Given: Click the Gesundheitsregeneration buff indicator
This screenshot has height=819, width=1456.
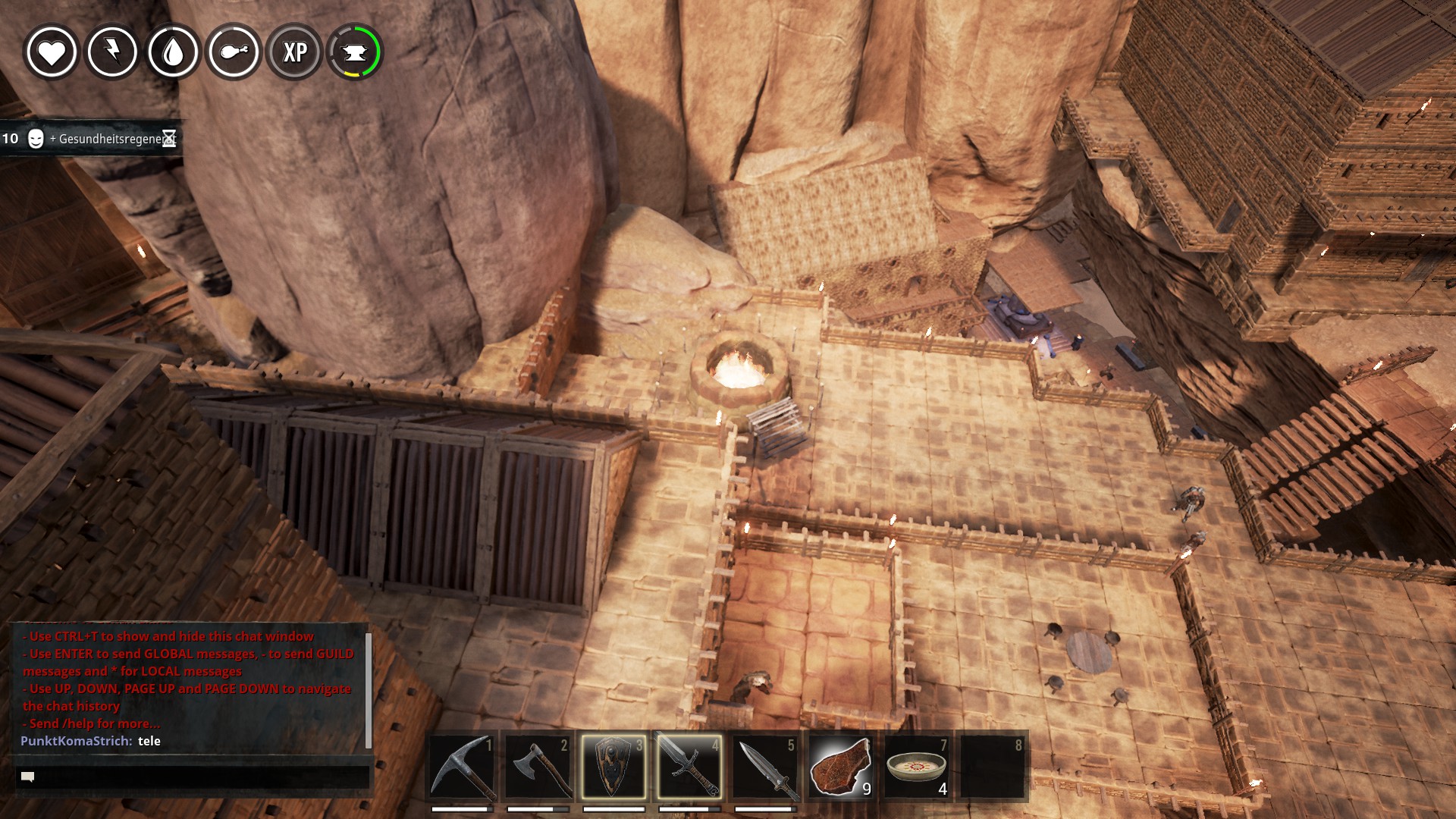Looking at the screenshot, I should click(91, 139).
